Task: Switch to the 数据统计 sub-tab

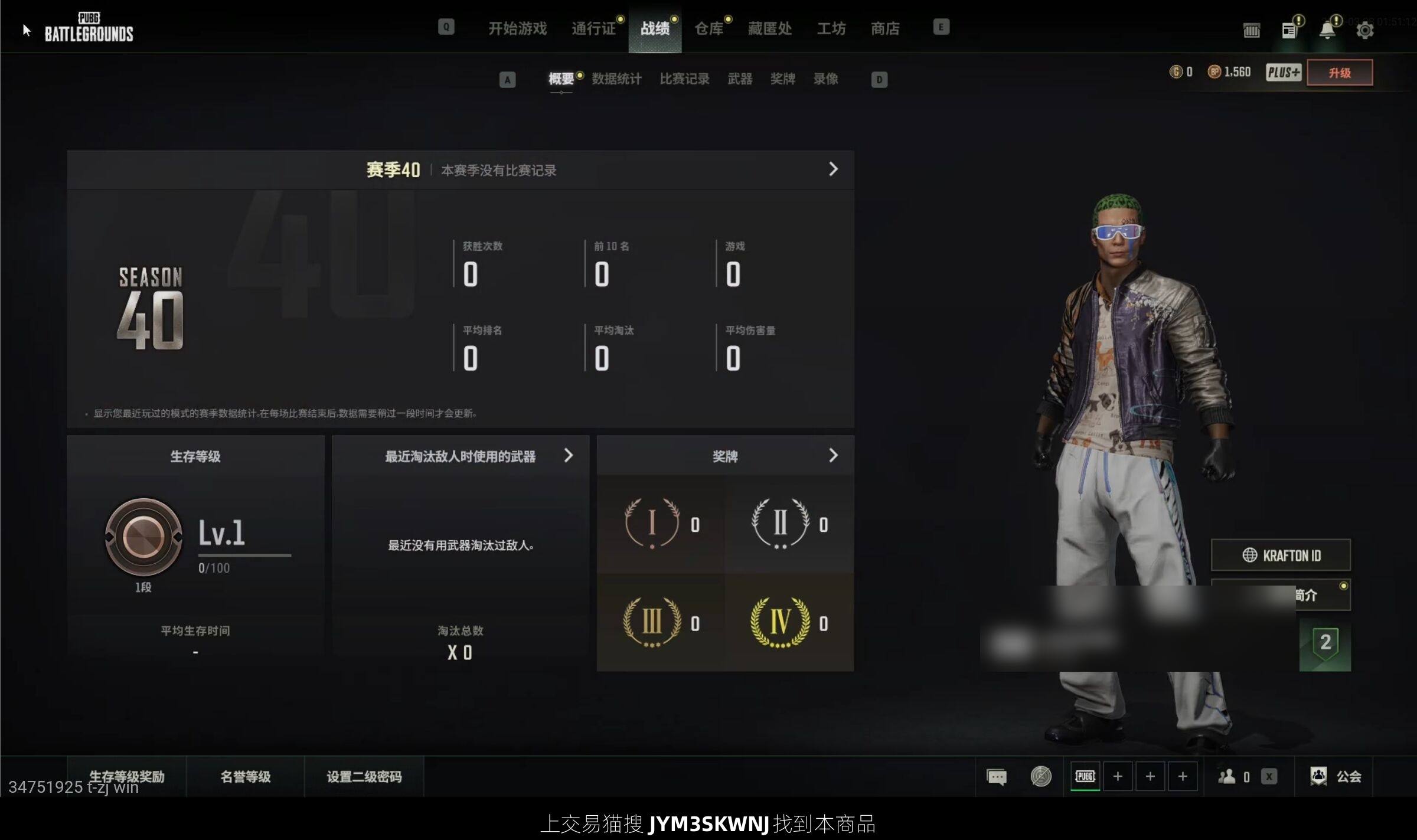Action: click(616, 79)
